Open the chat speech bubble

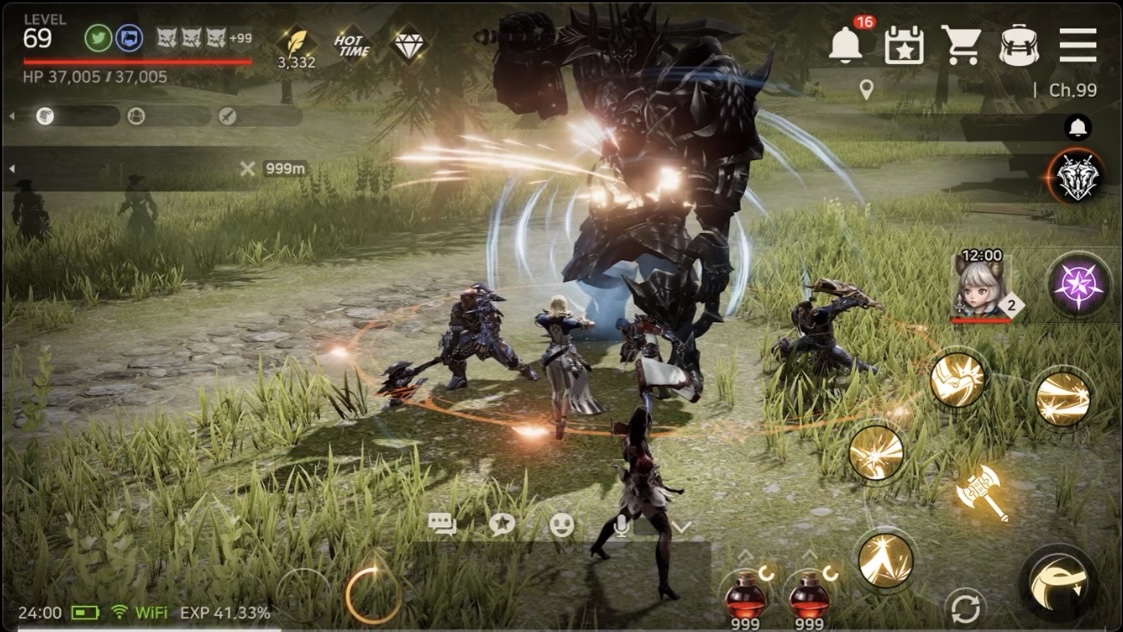(442, 524)
